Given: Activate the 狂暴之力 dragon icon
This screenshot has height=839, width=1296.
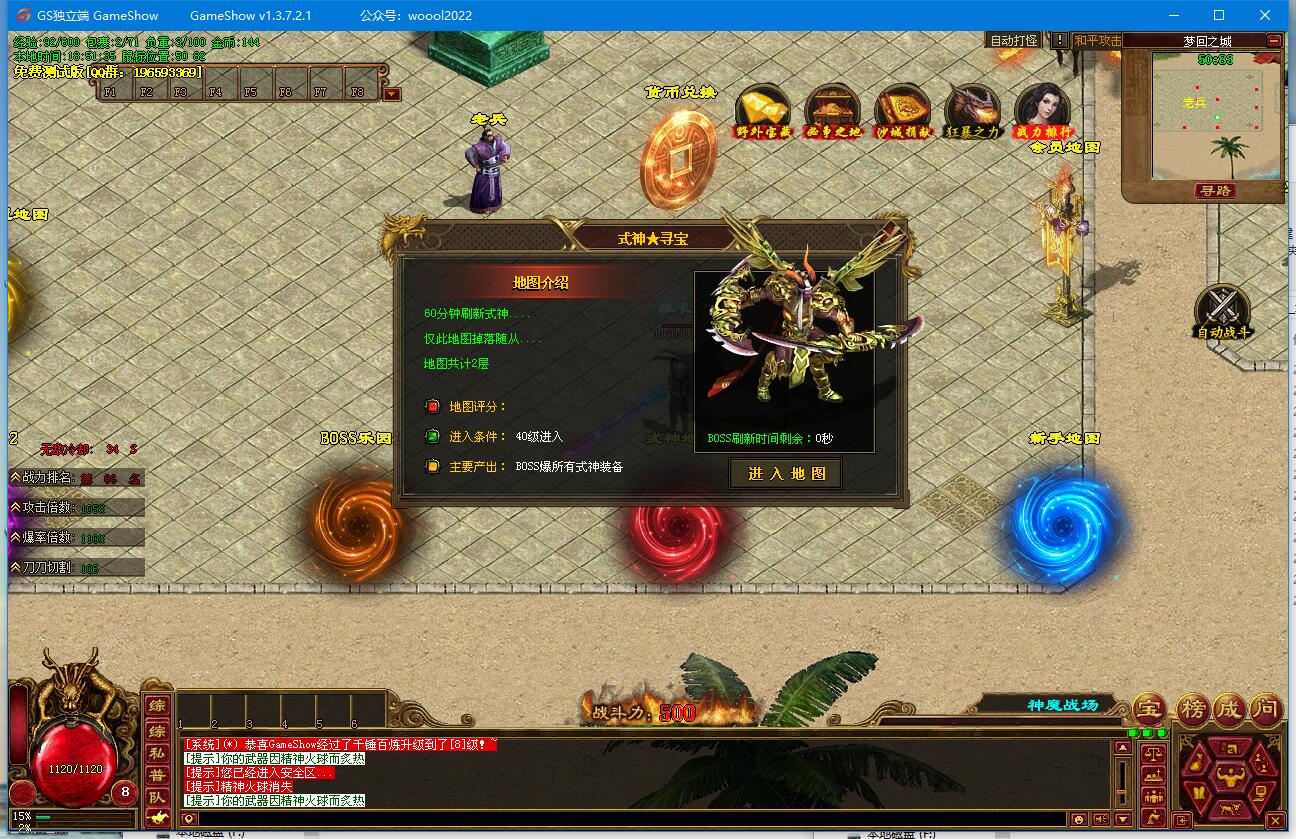Looking at the screenshot, I should (x=972, y=110).
